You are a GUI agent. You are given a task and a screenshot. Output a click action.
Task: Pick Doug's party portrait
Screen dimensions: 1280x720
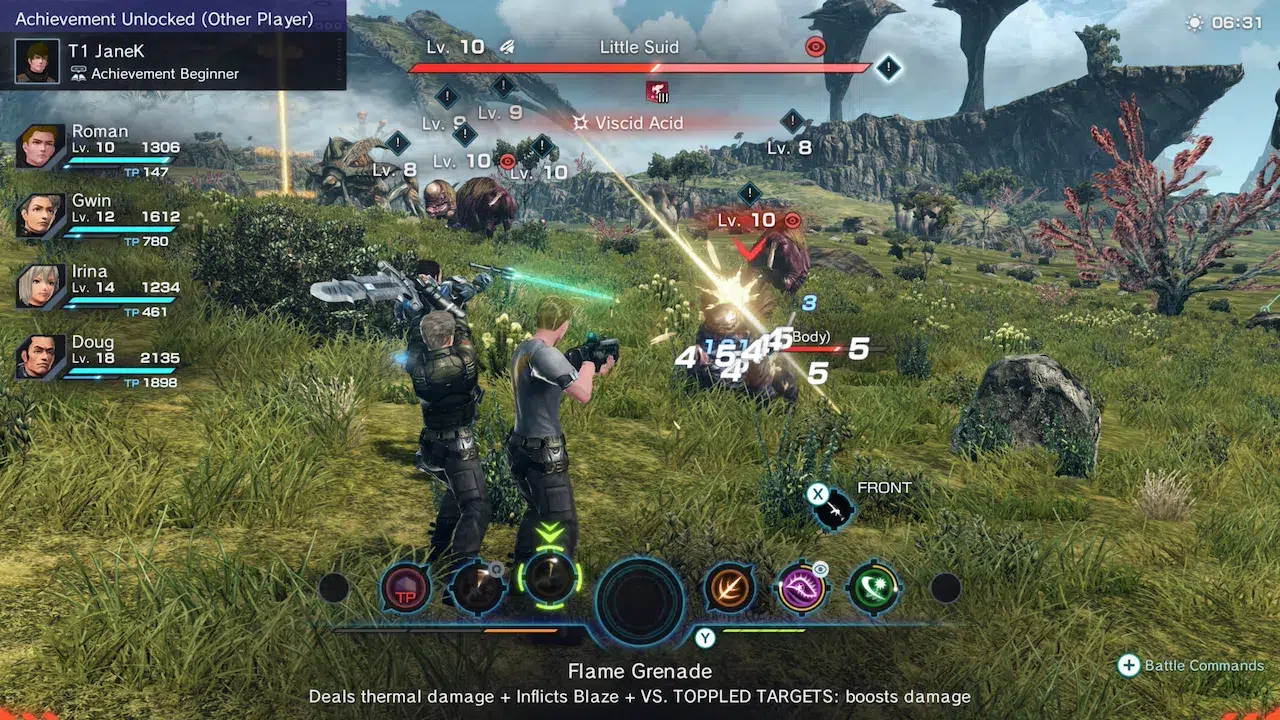click(x=41, y=357)
